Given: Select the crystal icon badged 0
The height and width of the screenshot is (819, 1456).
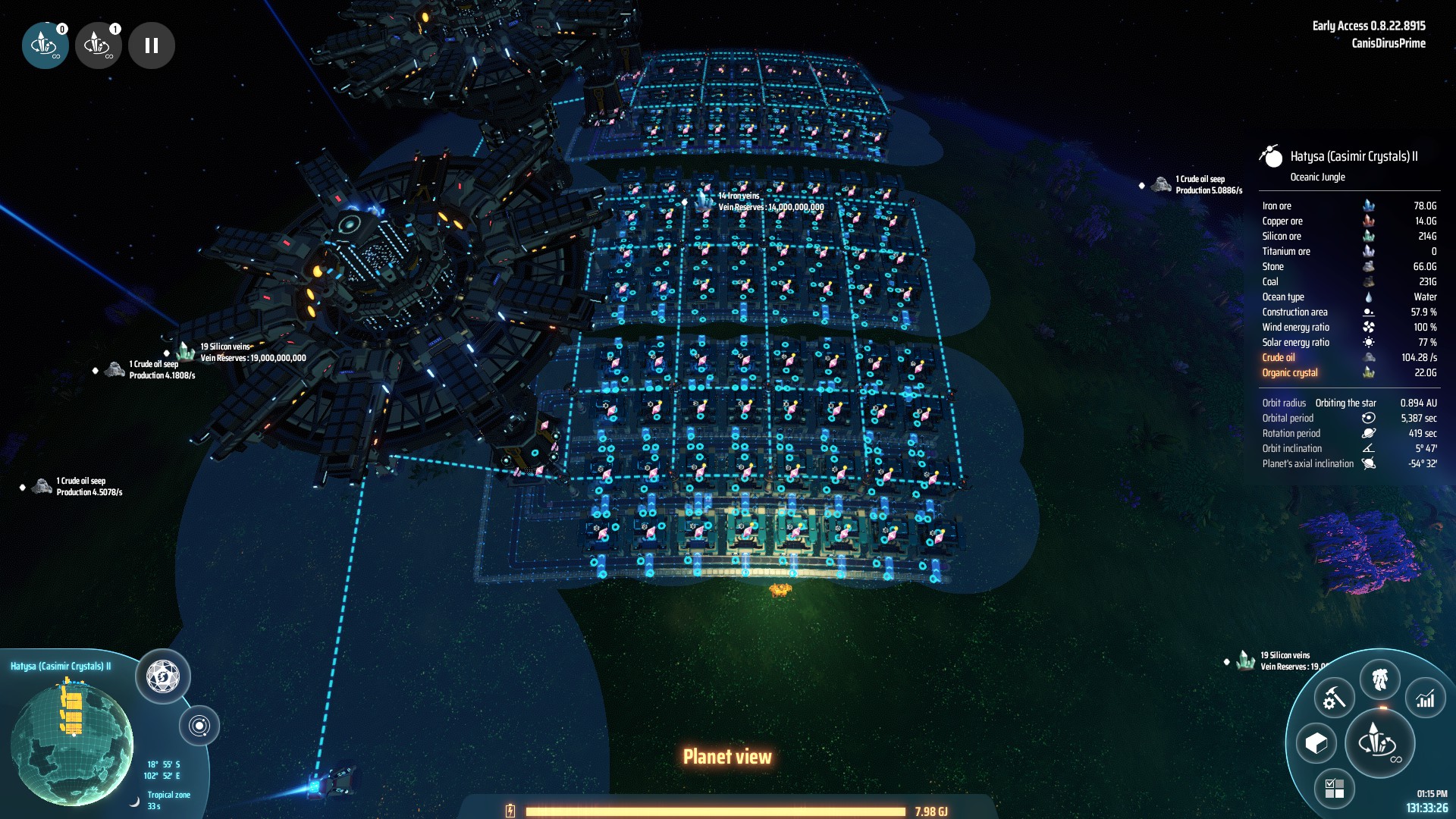Looking at the screenshot, I should [45, 45].
